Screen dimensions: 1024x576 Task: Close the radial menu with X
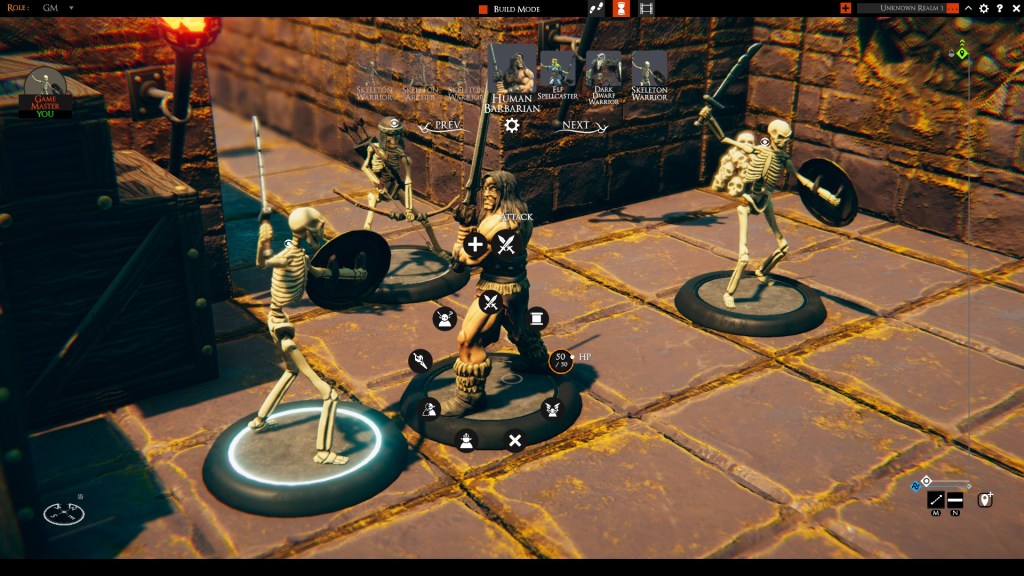515,440
